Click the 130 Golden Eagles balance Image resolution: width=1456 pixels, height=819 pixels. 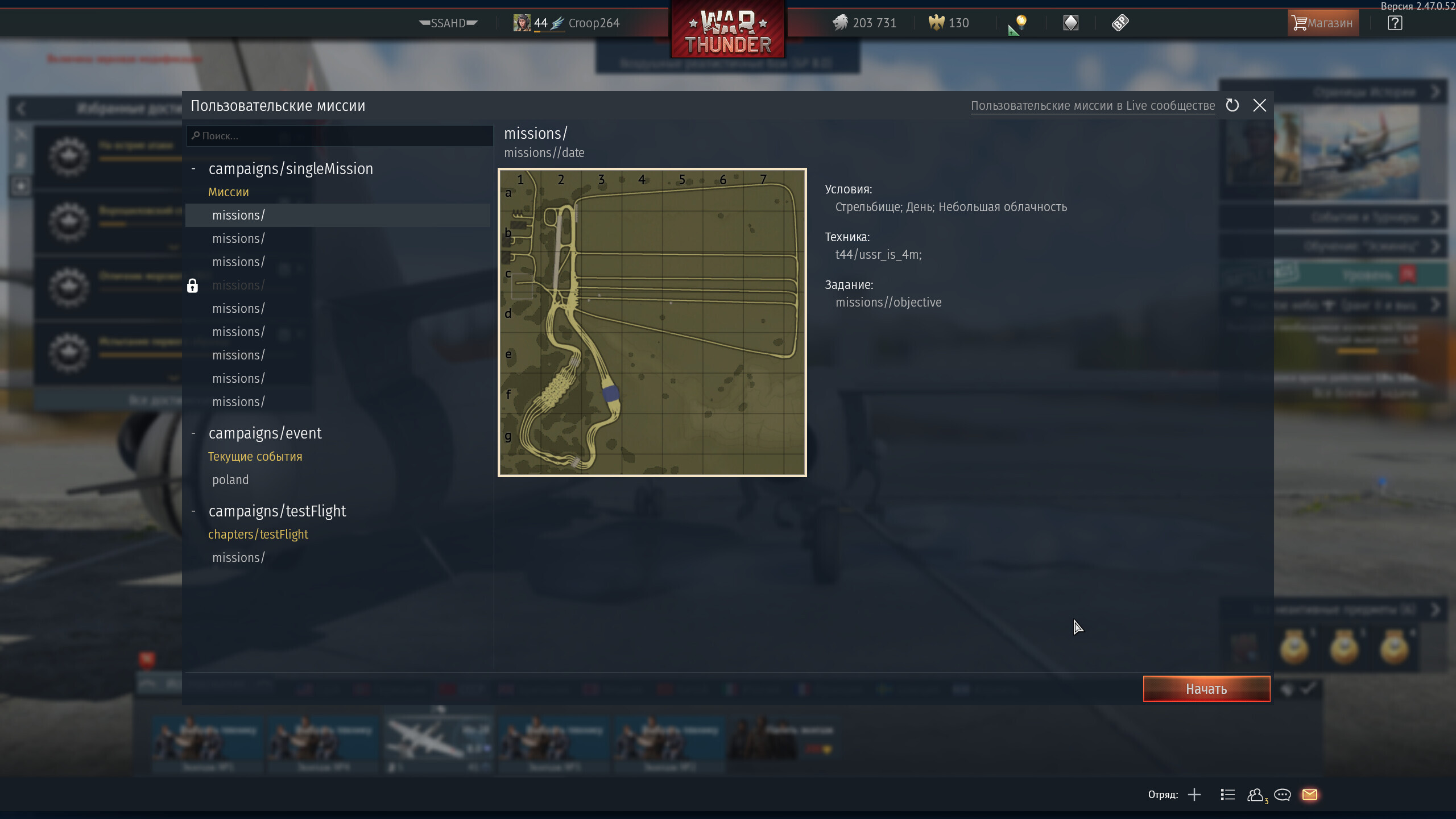[x=949, y=23]
